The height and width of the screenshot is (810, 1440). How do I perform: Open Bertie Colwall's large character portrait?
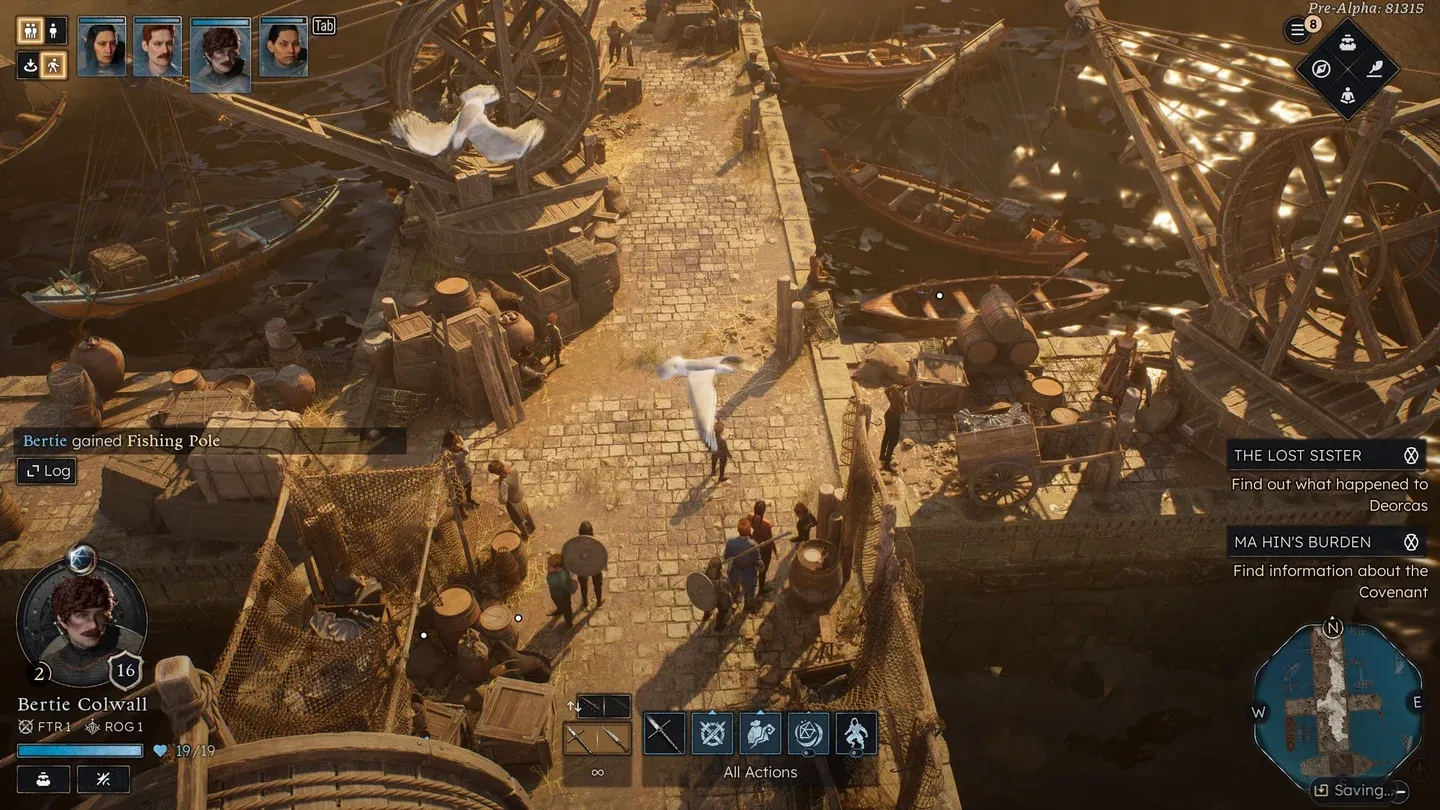[x=82, y=623]
